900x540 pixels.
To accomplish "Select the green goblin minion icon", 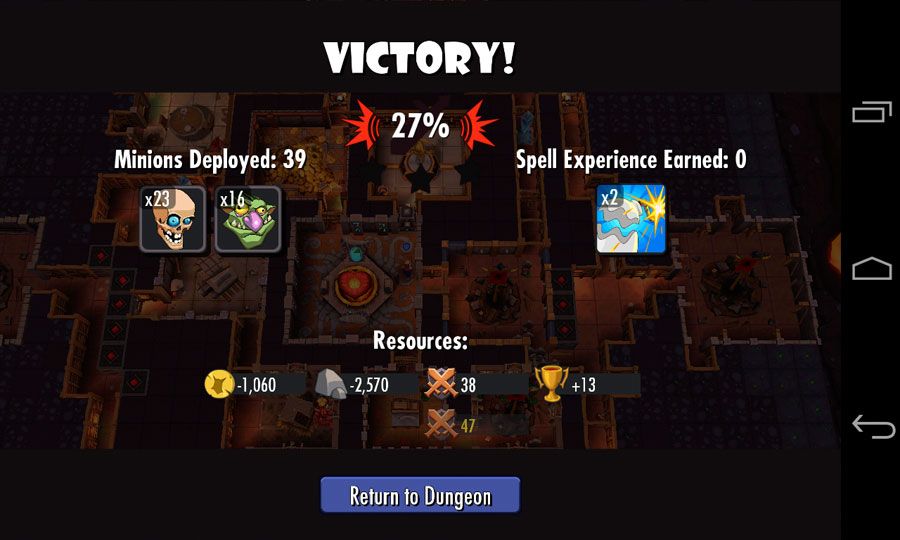I will tap(248, 219).
